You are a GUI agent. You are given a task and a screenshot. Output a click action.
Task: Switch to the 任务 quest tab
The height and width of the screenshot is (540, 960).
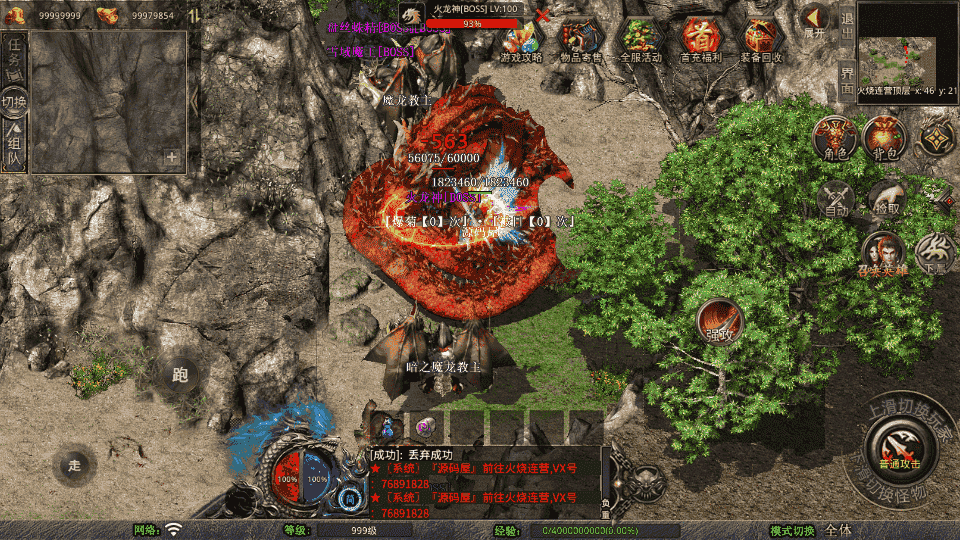(x=15, y=59)
